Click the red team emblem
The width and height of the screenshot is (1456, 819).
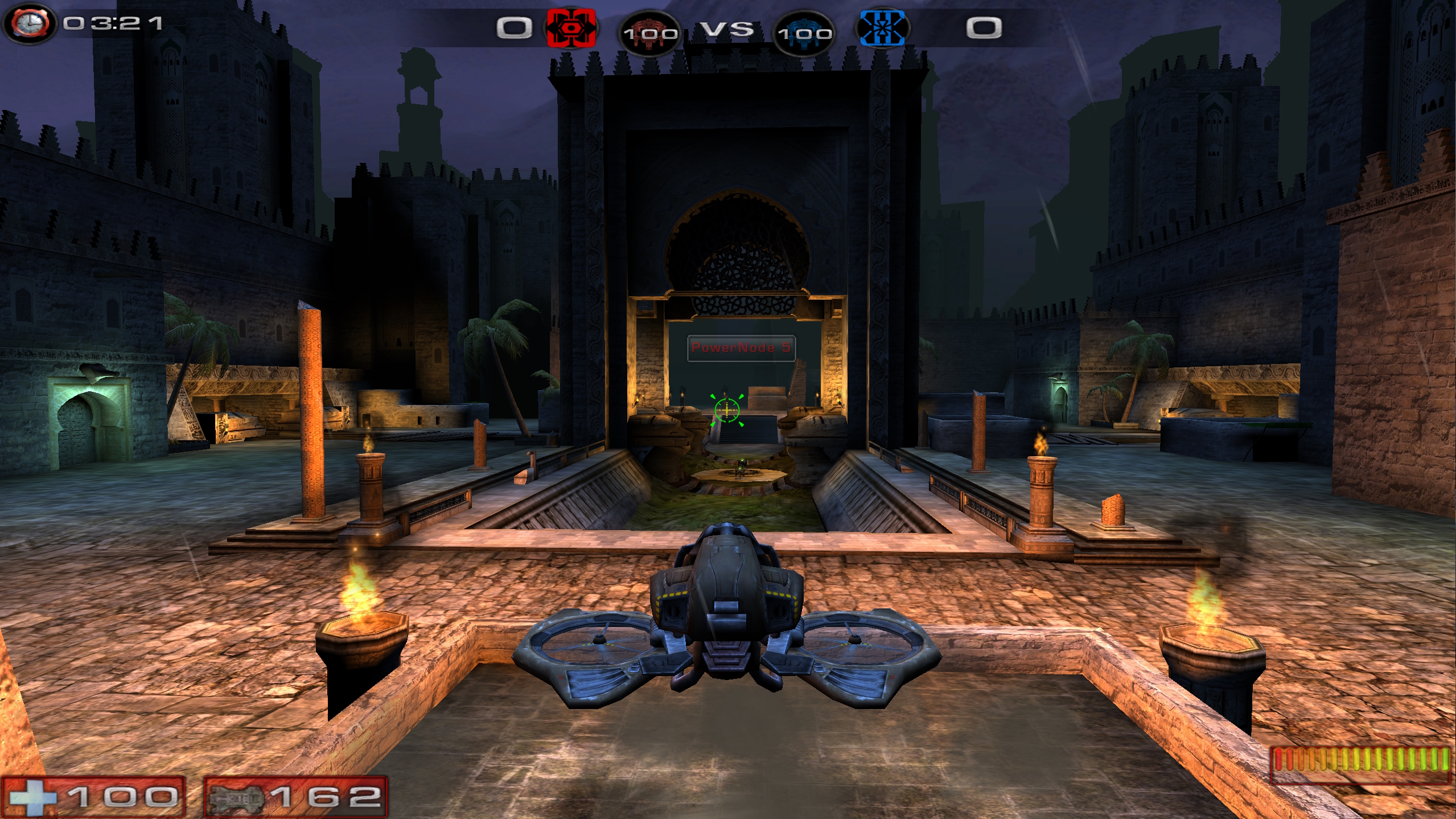(571, 27)
